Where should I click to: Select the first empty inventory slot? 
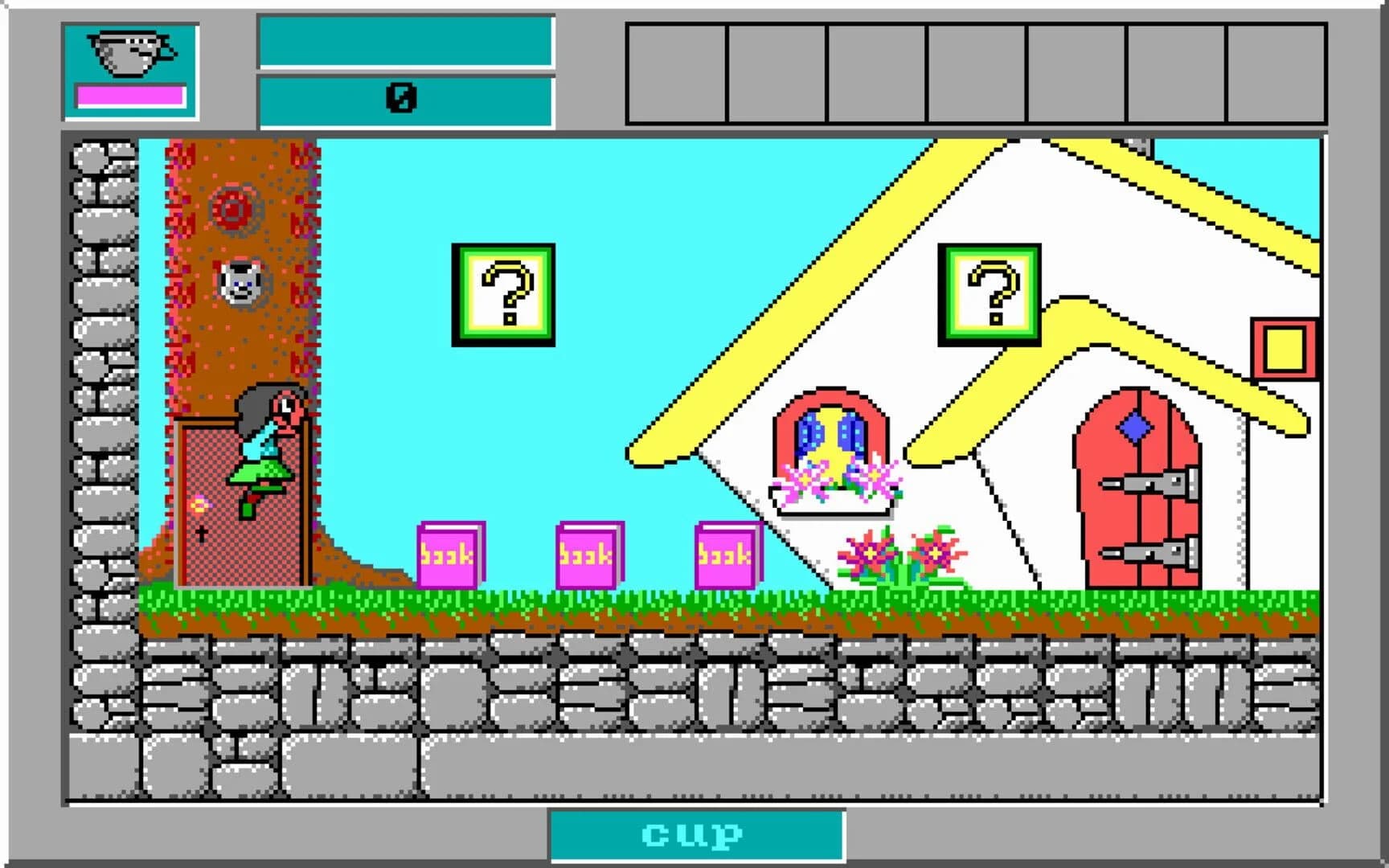(678, 72)
